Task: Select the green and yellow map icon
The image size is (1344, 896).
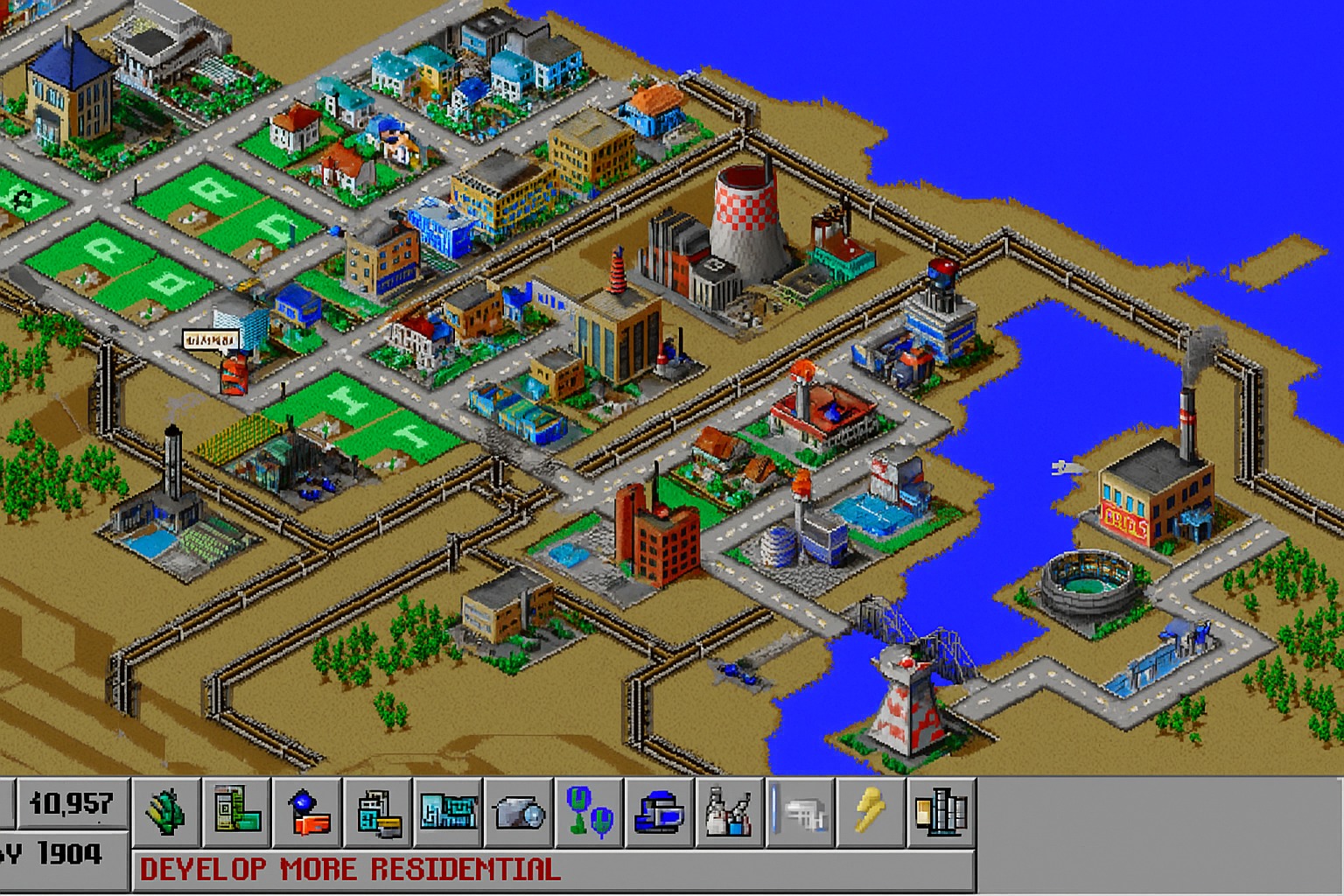Action: [237, 812]
